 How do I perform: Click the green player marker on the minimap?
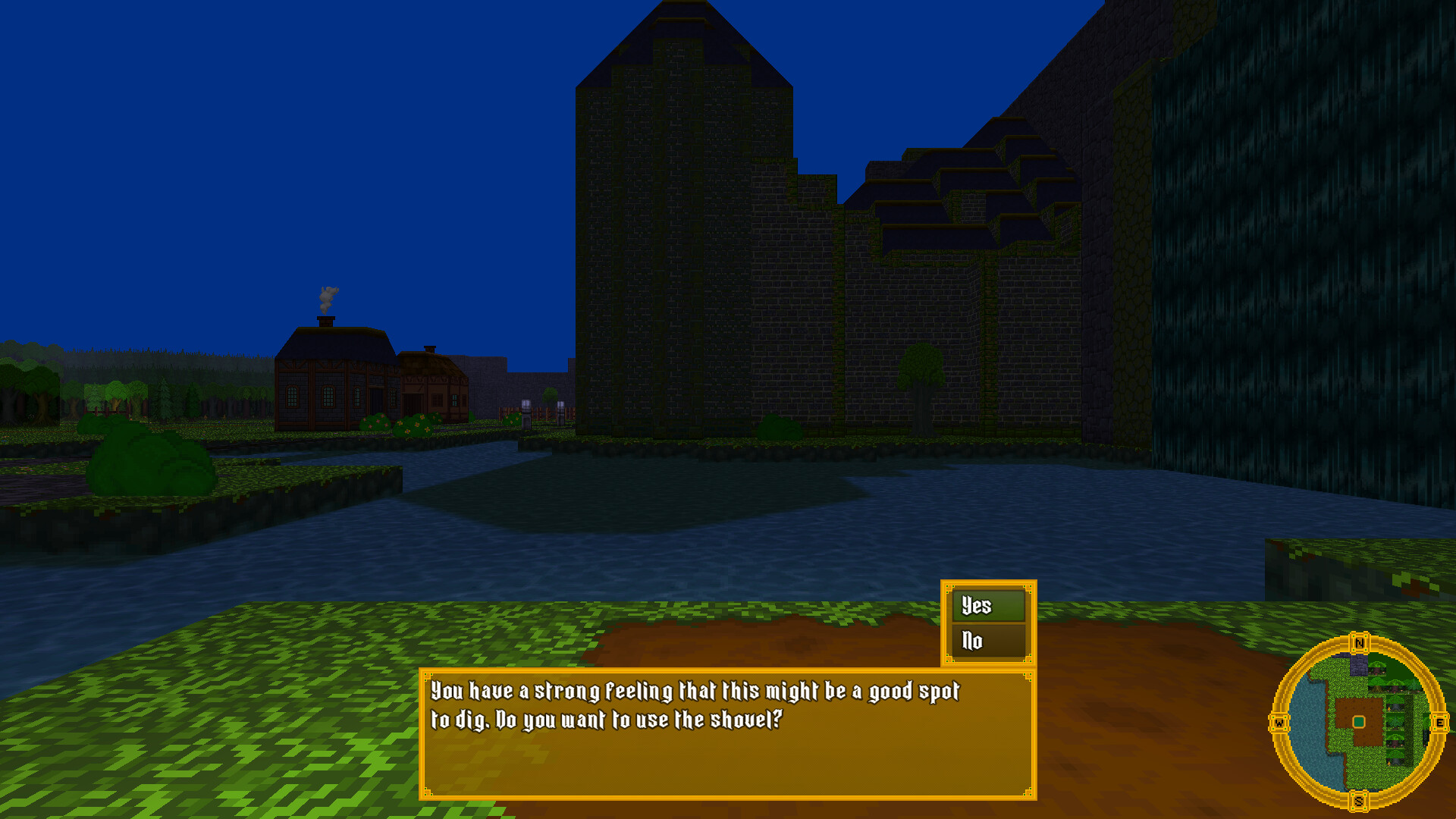[x=1358, y=721]
